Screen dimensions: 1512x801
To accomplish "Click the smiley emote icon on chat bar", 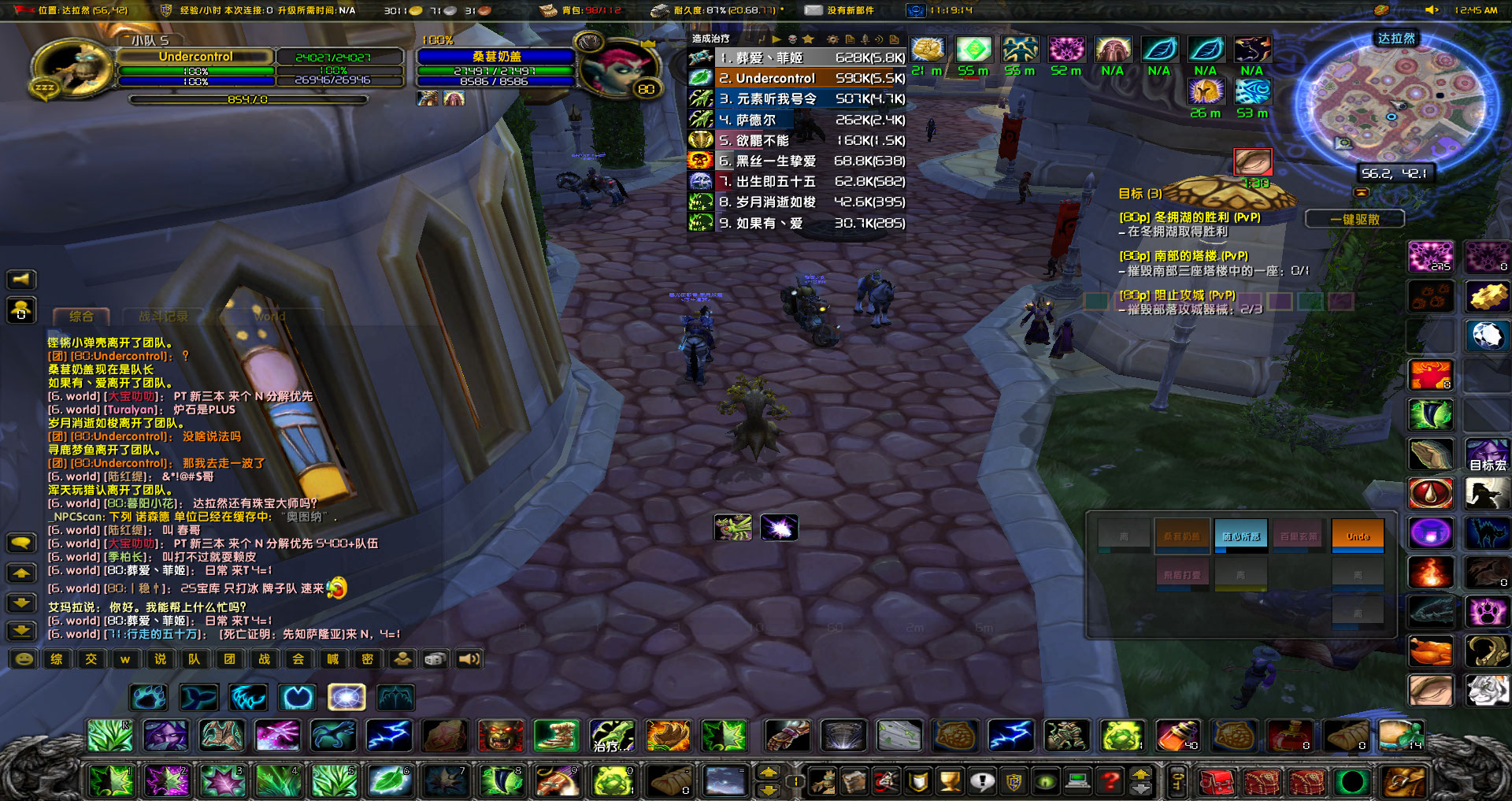I will (x=22, y=658).
